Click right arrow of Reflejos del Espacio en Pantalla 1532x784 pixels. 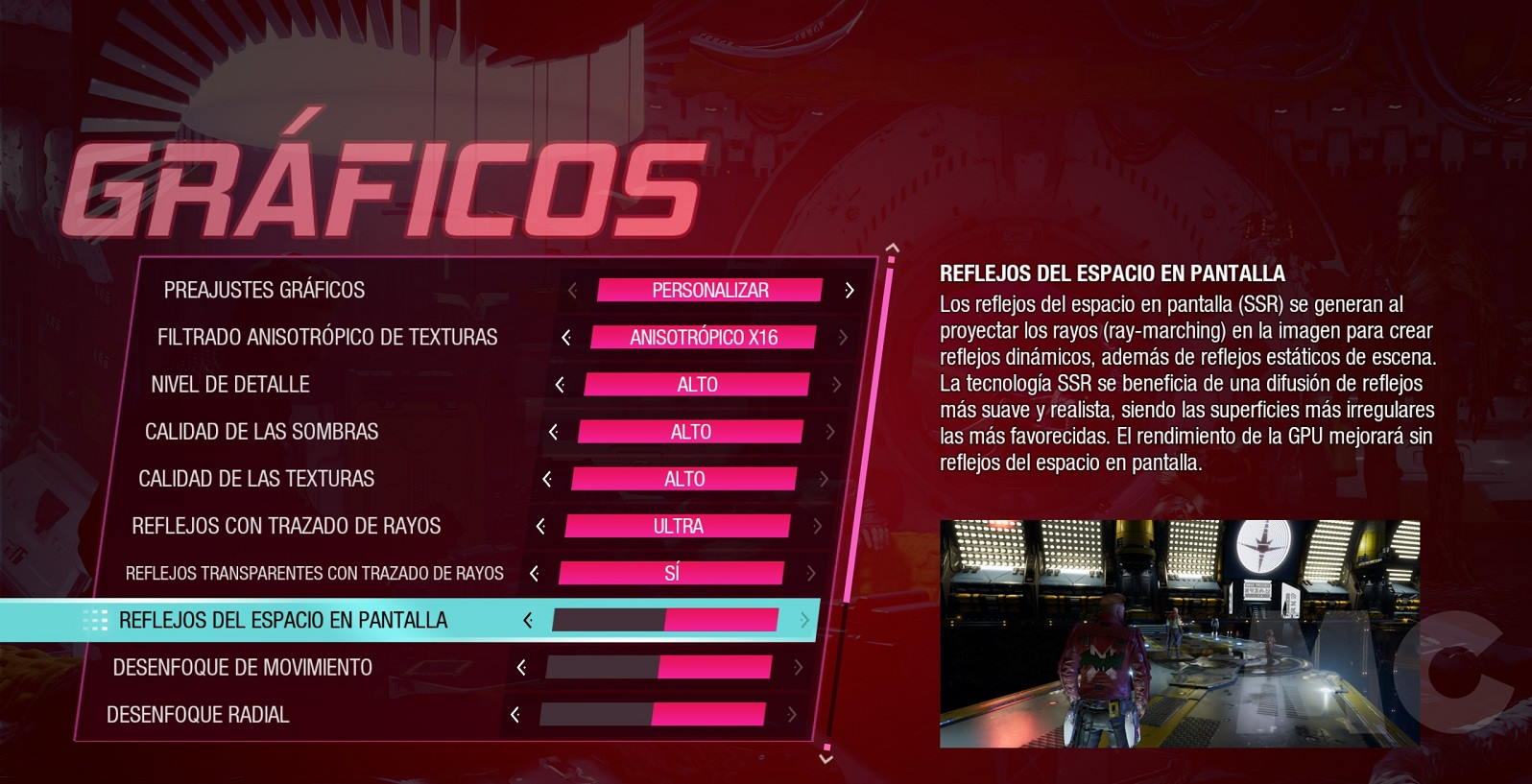[x=804, y=621]
